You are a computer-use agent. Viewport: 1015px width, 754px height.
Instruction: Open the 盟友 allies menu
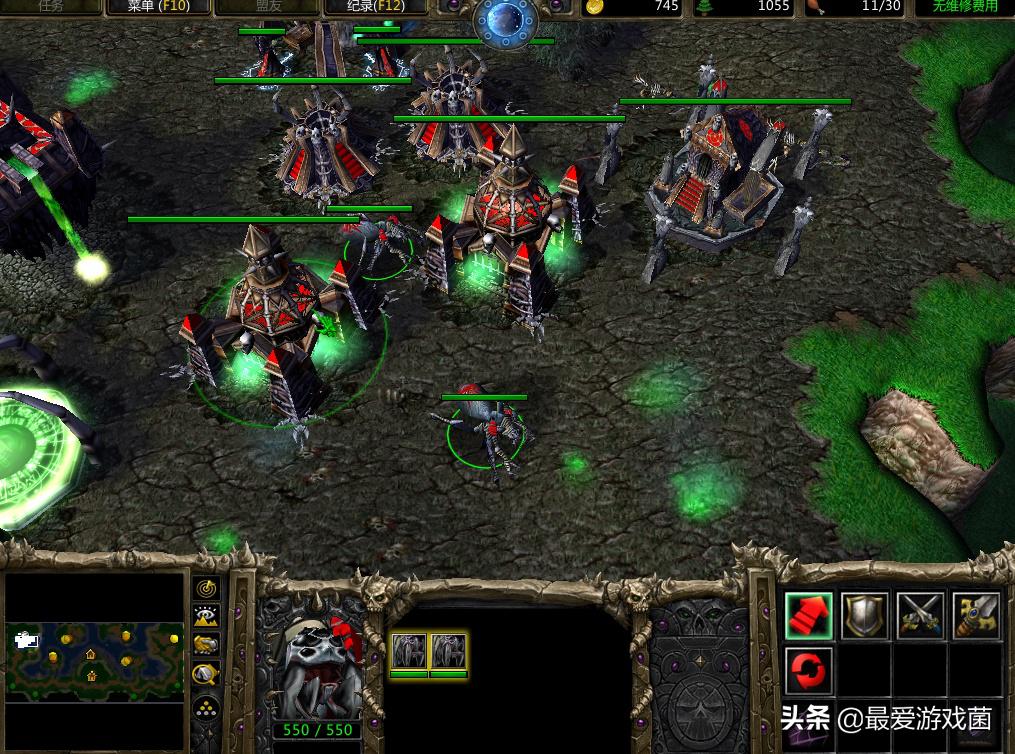[270, 6]
